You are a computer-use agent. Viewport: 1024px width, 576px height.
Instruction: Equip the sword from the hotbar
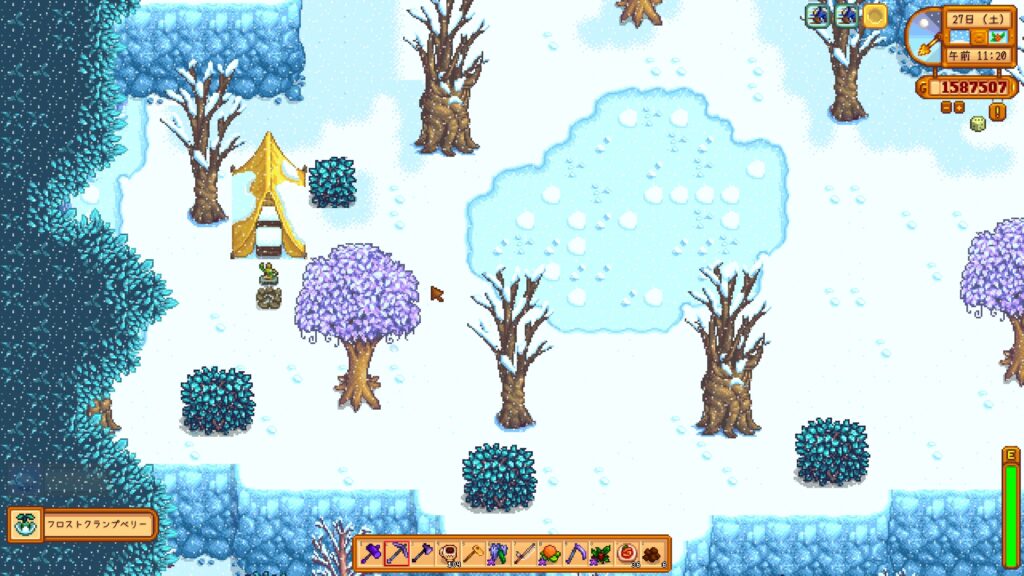point(524,552)
